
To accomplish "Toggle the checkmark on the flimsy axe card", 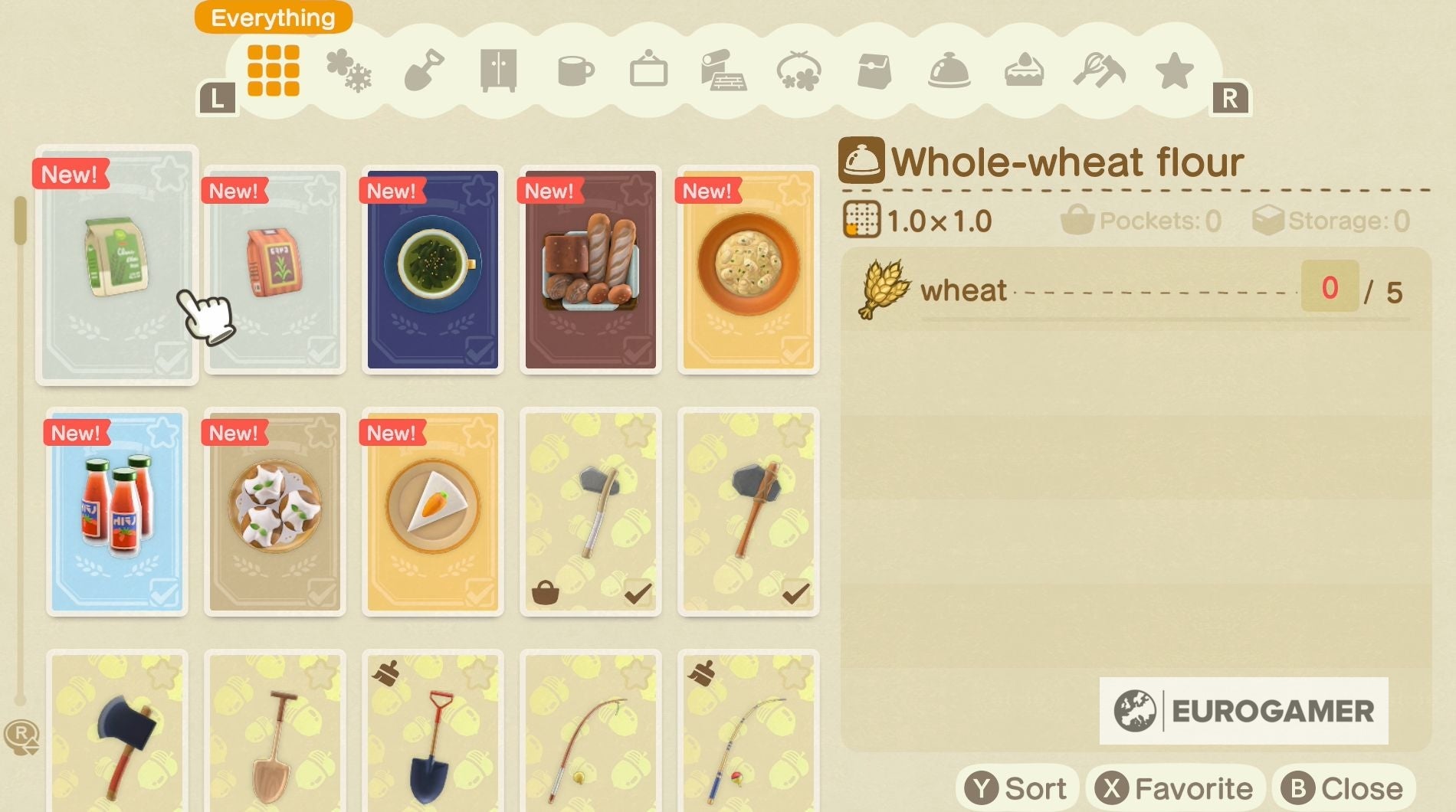I will coord(639,594).
